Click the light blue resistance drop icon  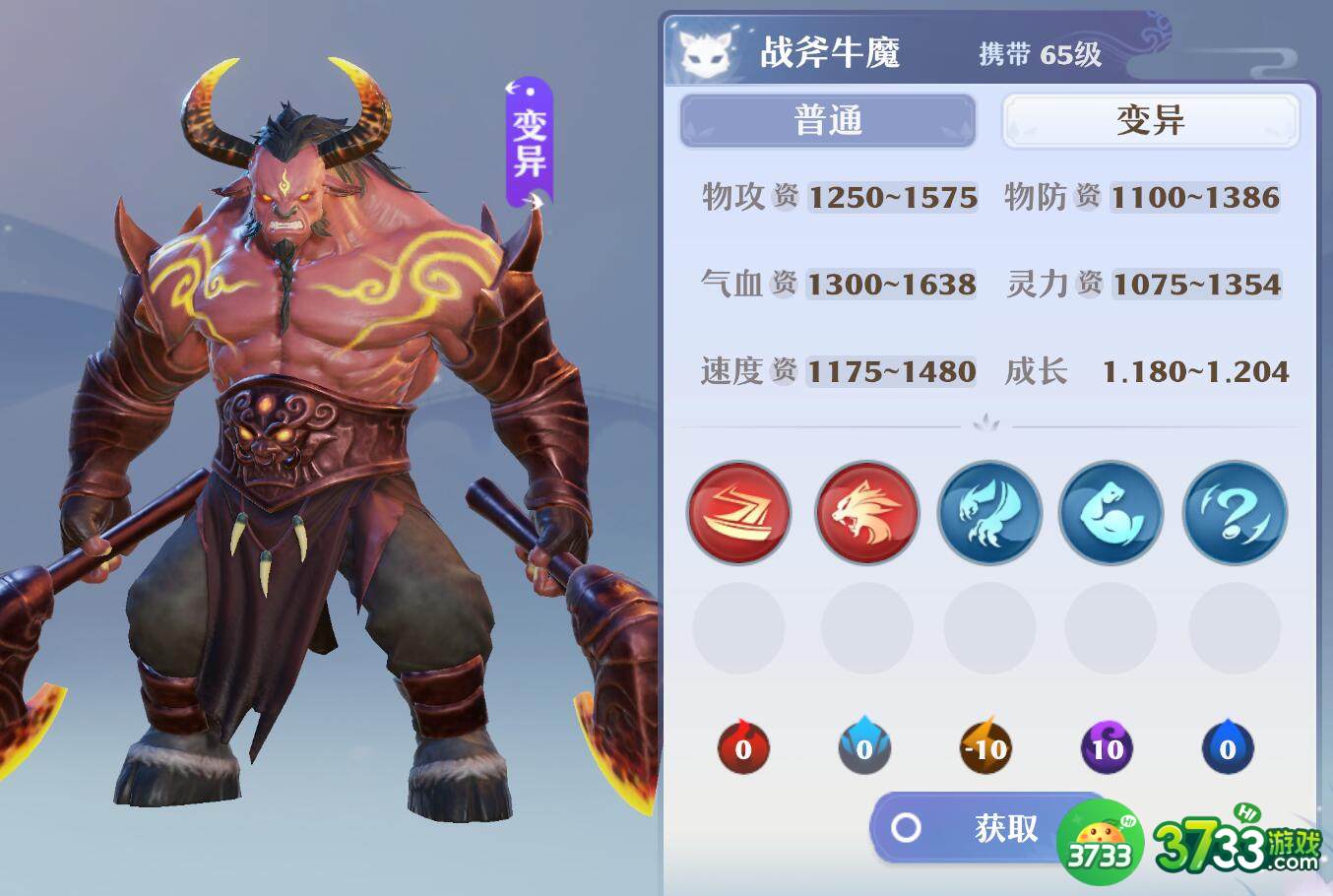point(865,747)
